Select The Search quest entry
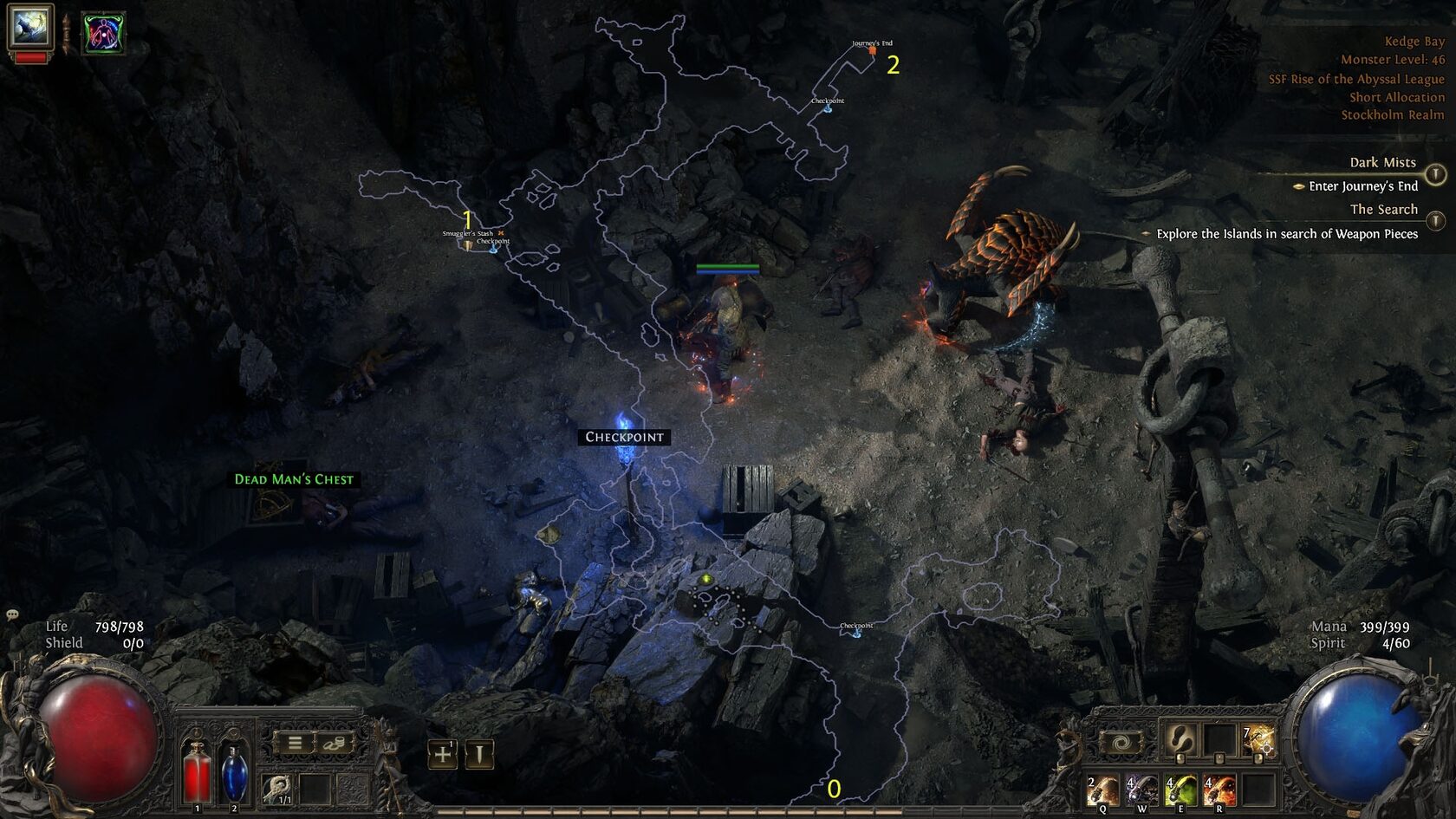The height and width of the screenshot is (819, 1456). 1384,209
